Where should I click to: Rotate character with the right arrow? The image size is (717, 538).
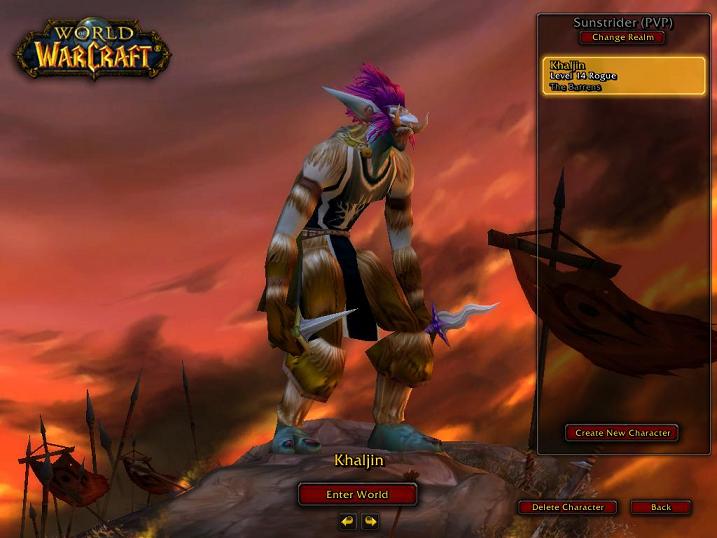click(370, 521)
